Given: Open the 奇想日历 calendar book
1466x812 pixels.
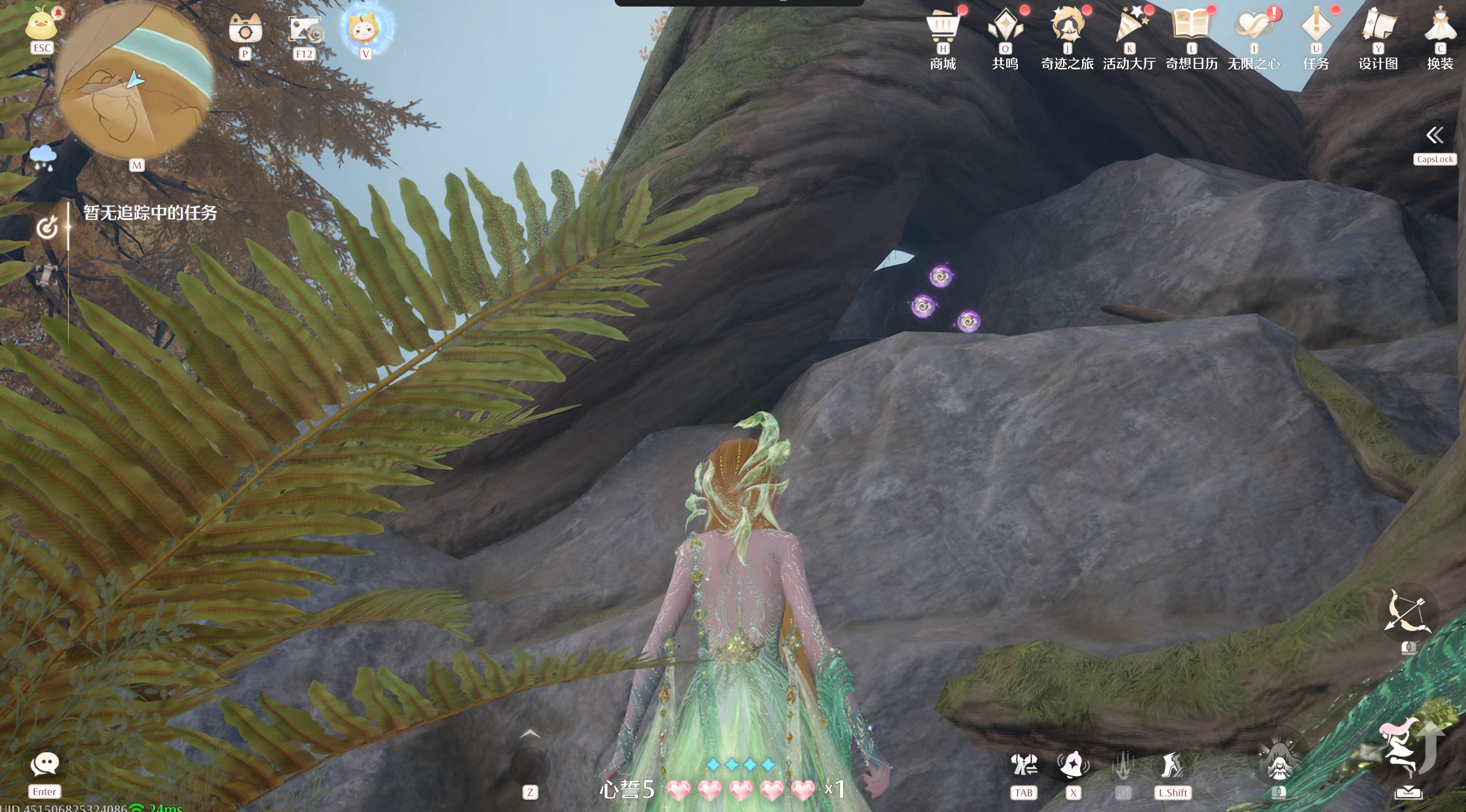Looking at the screenshot, I should pyautogui.click(x=1191, y=27).
